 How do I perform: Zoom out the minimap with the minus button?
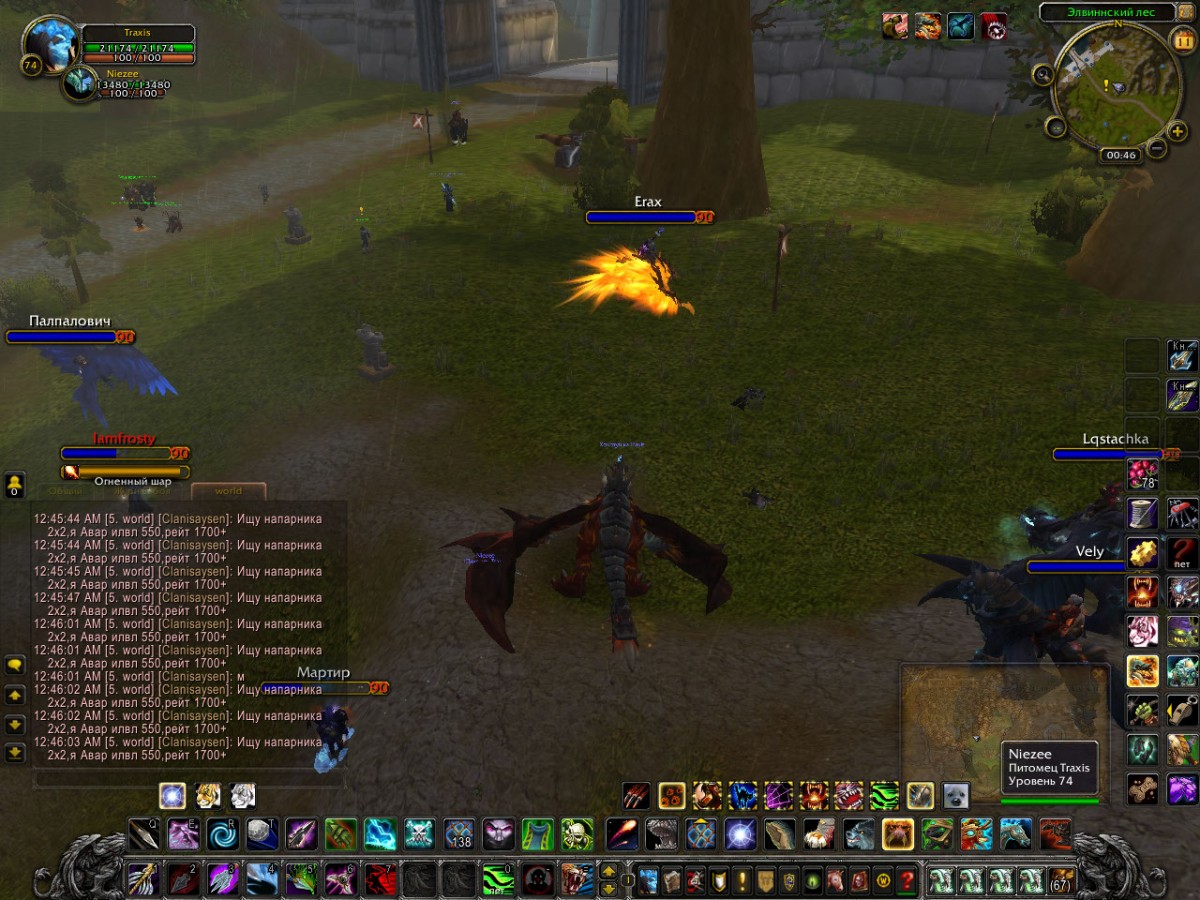click(x=1156, y=149)
